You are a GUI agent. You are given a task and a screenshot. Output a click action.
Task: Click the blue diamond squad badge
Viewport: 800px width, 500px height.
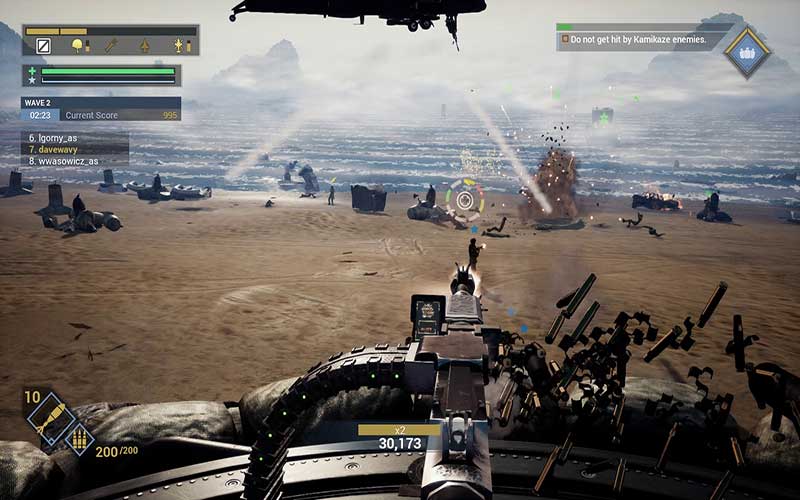tap(746, 52)
